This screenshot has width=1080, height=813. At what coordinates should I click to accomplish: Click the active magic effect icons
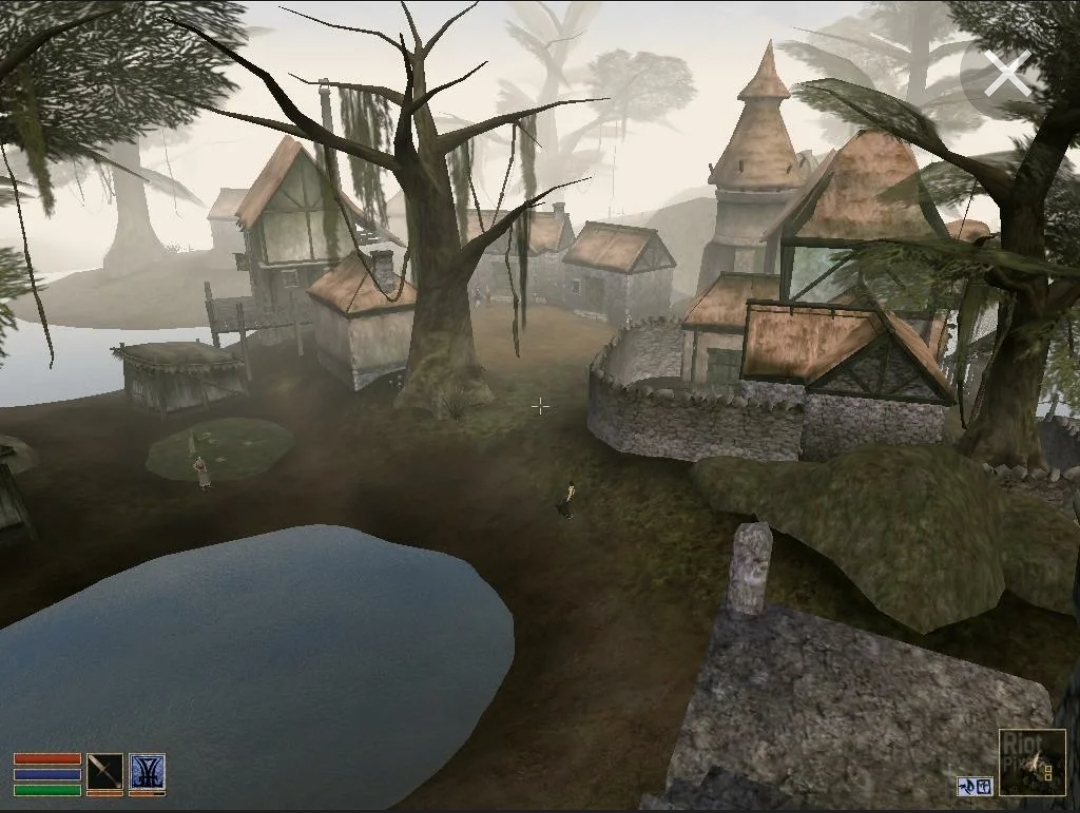coord(975,786)
